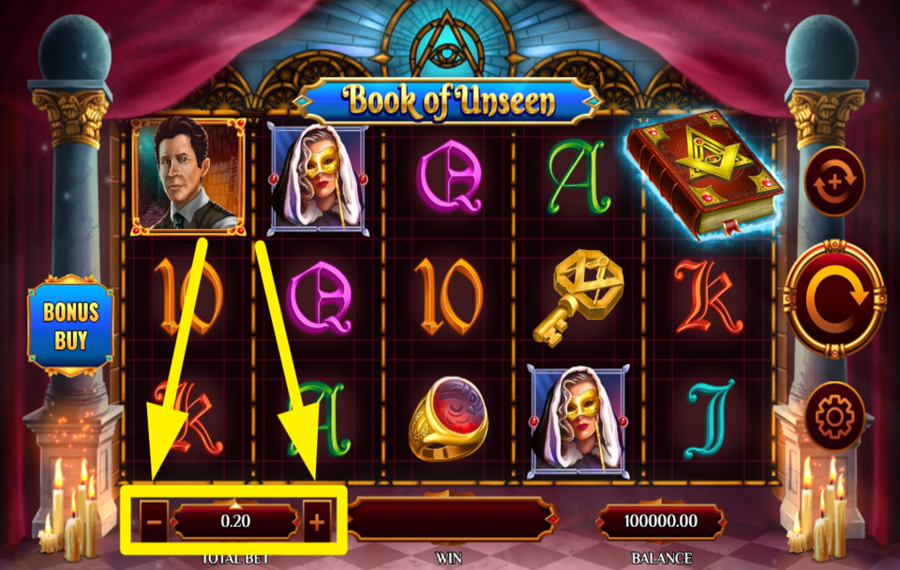Open the gear settings menu
The height and width of the screenshot is (570, 900).
[834, 414]
